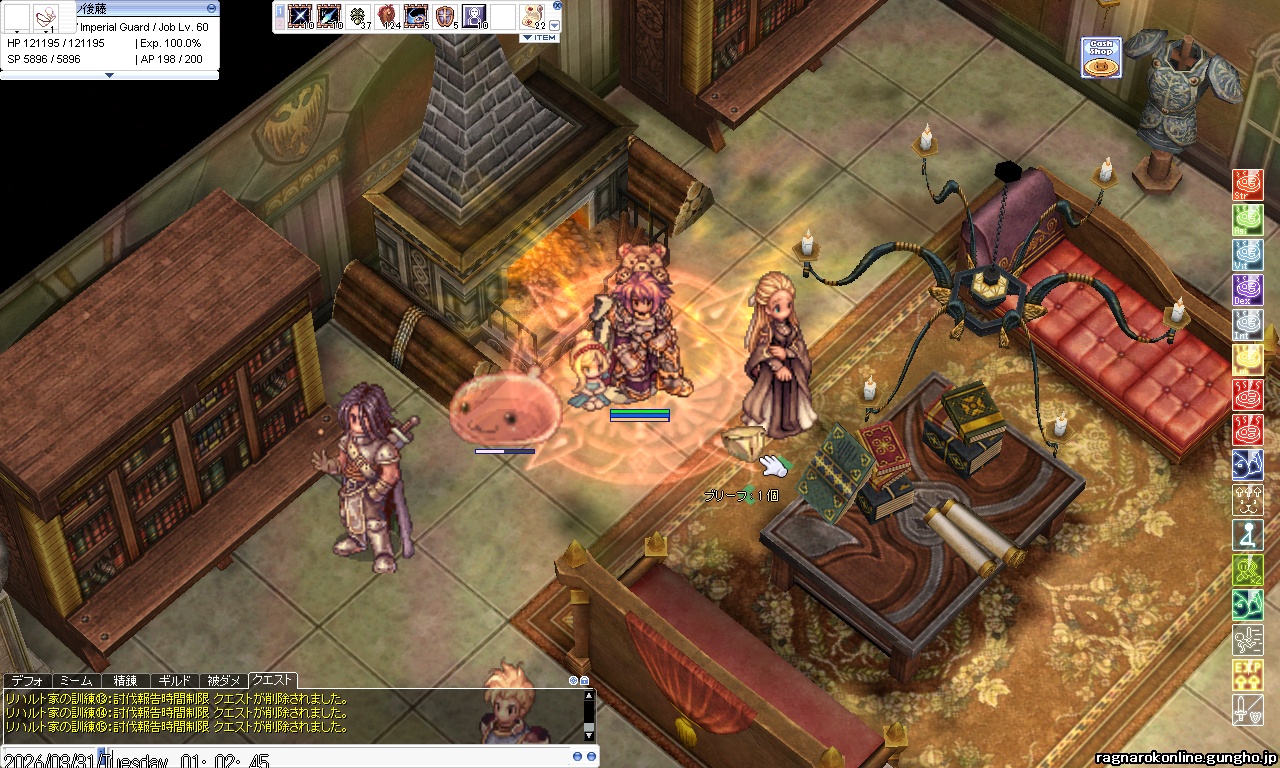Close the skill hotbar

557,5
